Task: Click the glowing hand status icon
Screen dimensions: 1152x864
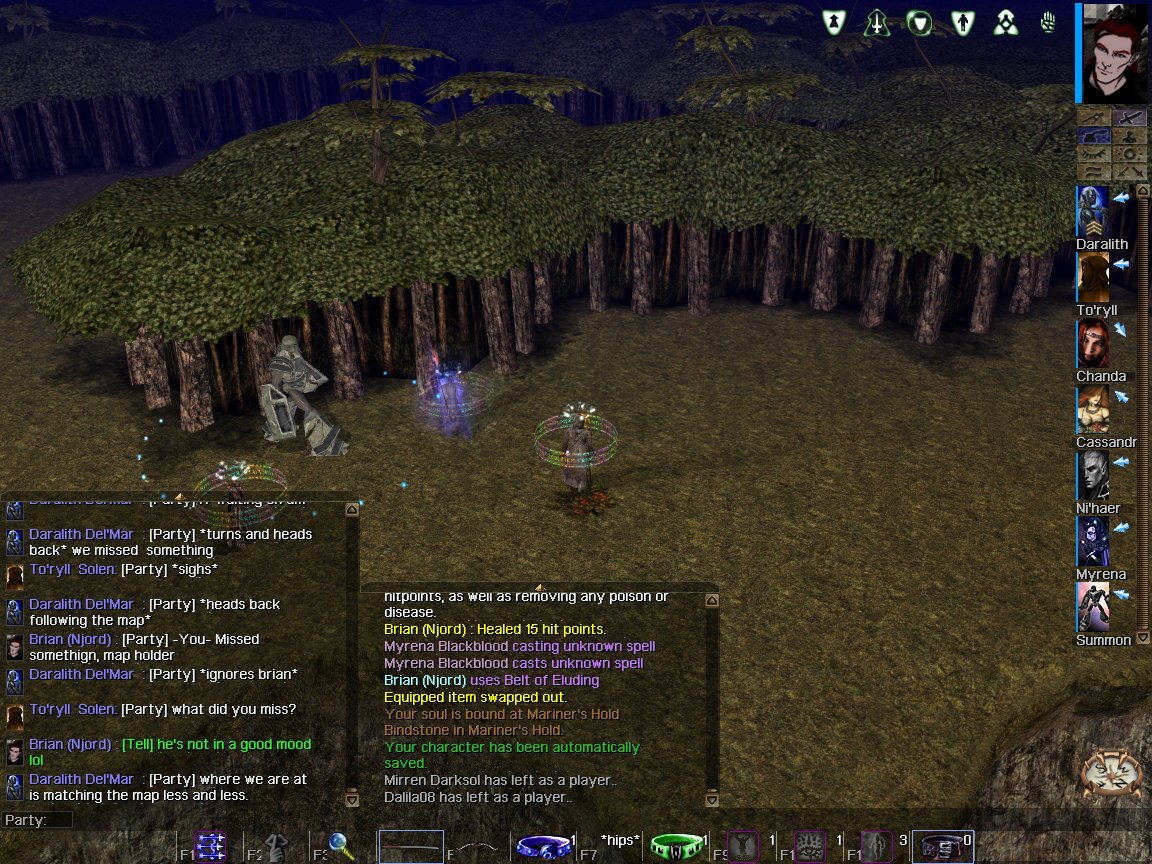Action: [x=1048, y=22]
